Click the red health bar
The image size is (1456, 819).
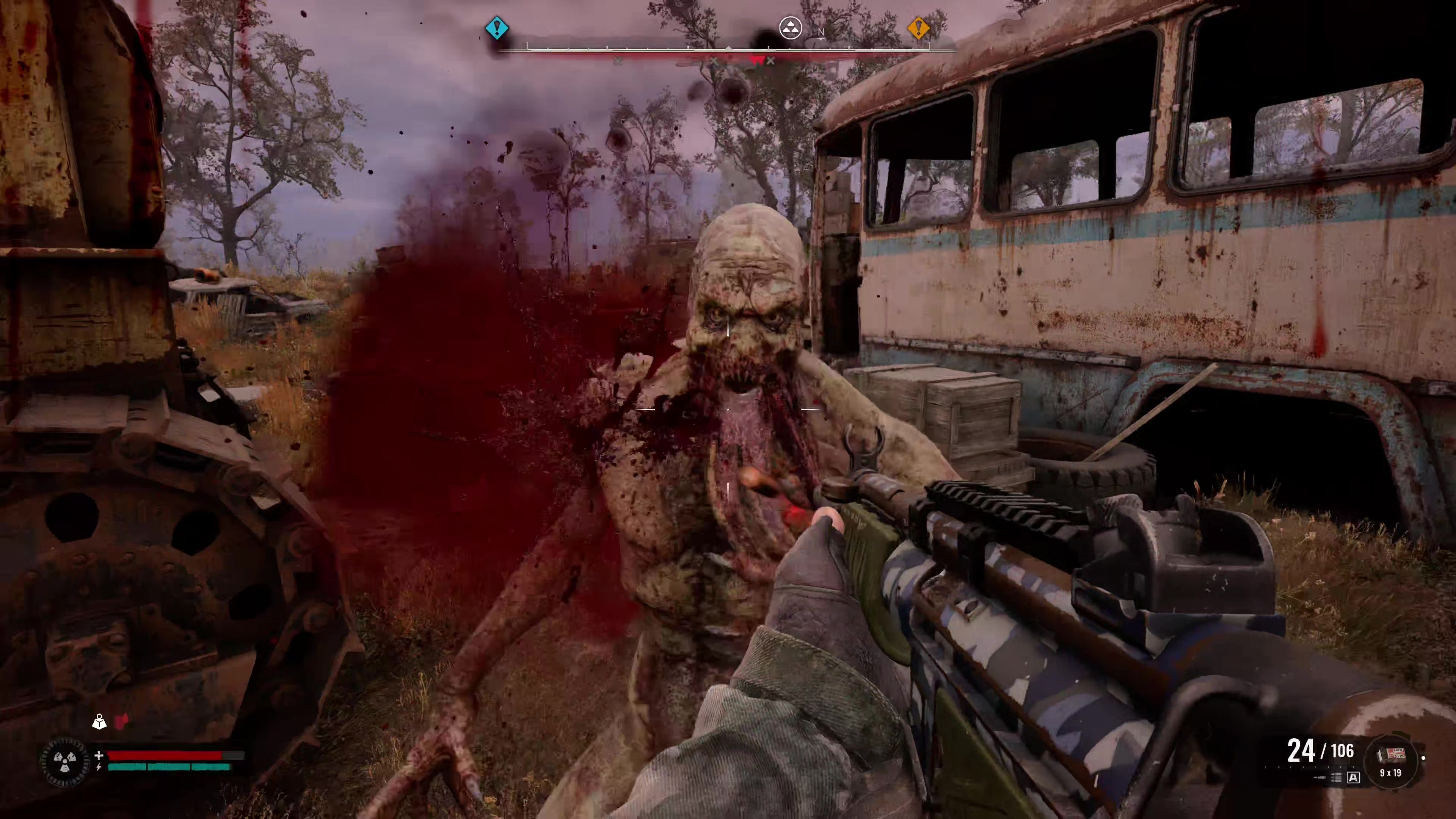click(166, 756)
